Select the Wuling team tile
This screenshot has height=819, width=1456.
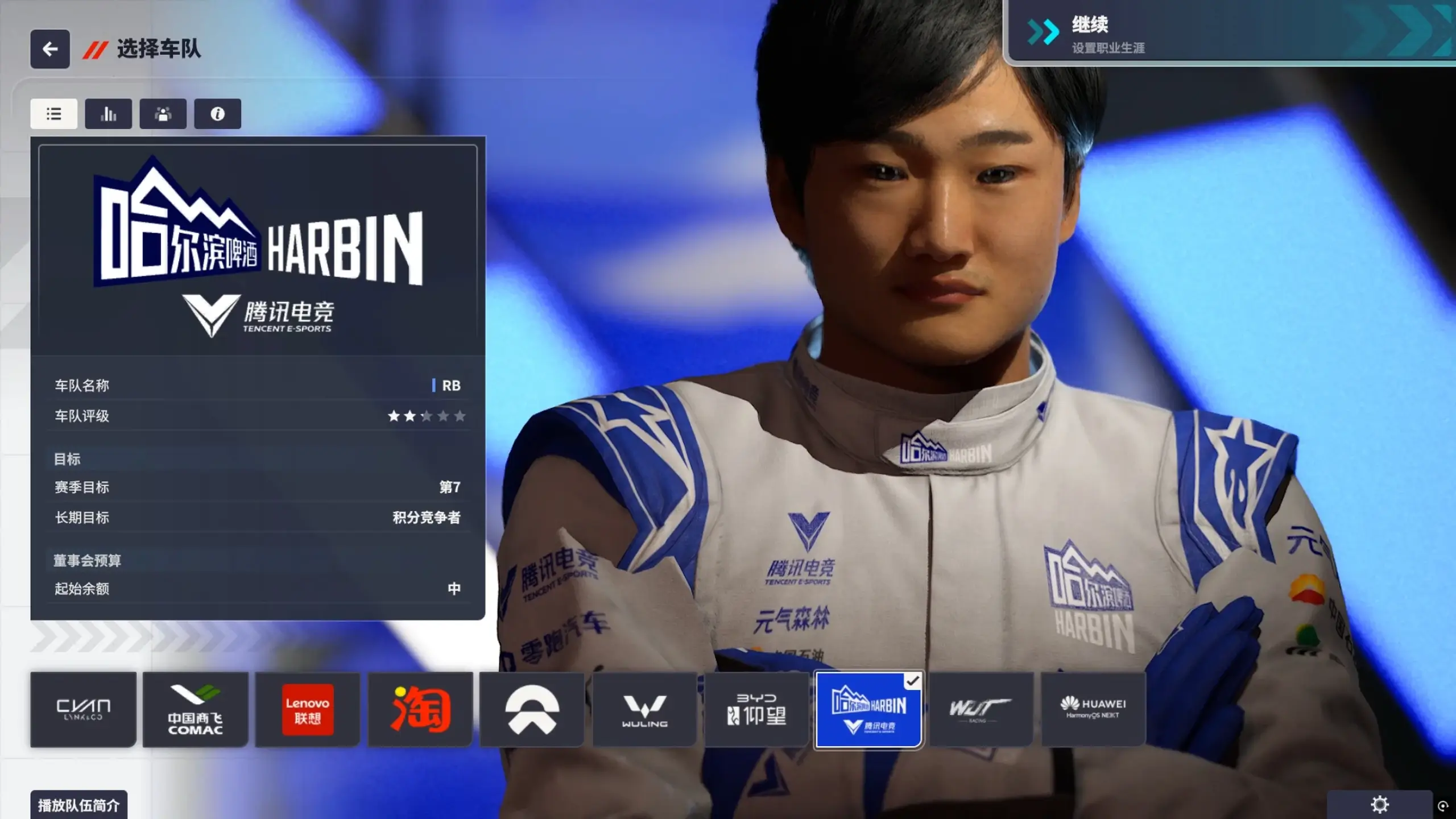644,709
